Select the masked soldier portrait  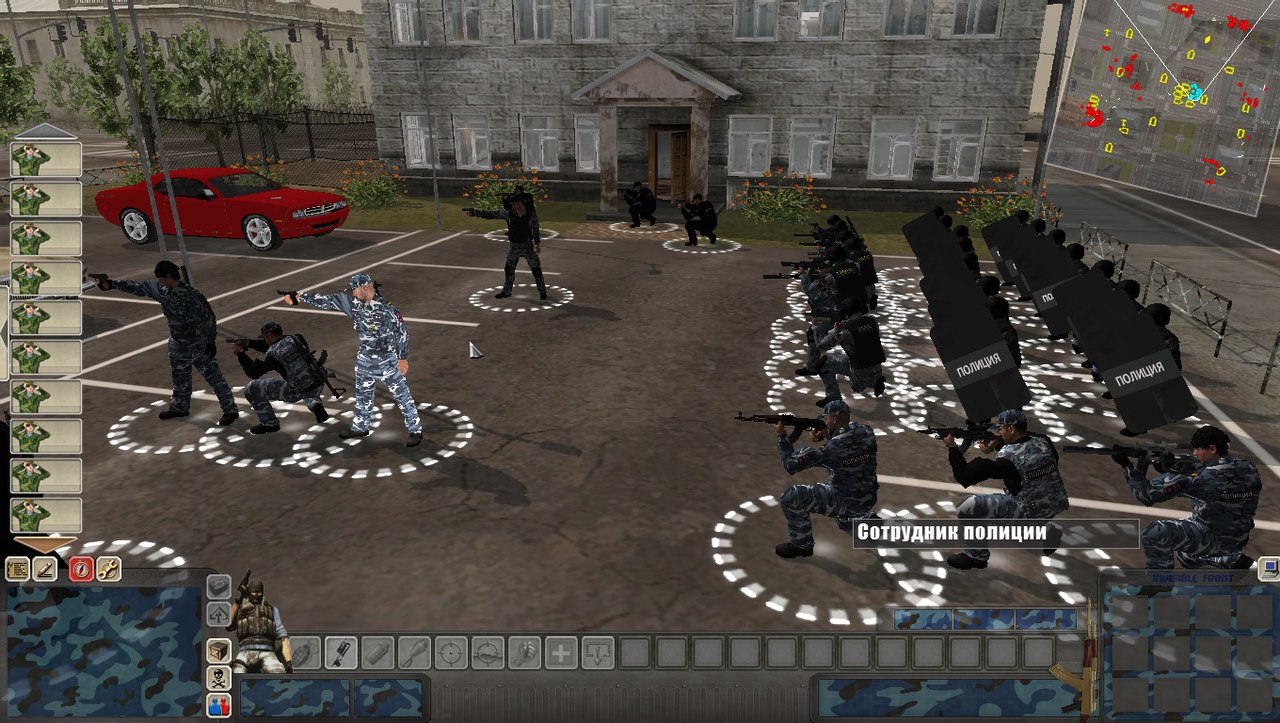point(257,625)
